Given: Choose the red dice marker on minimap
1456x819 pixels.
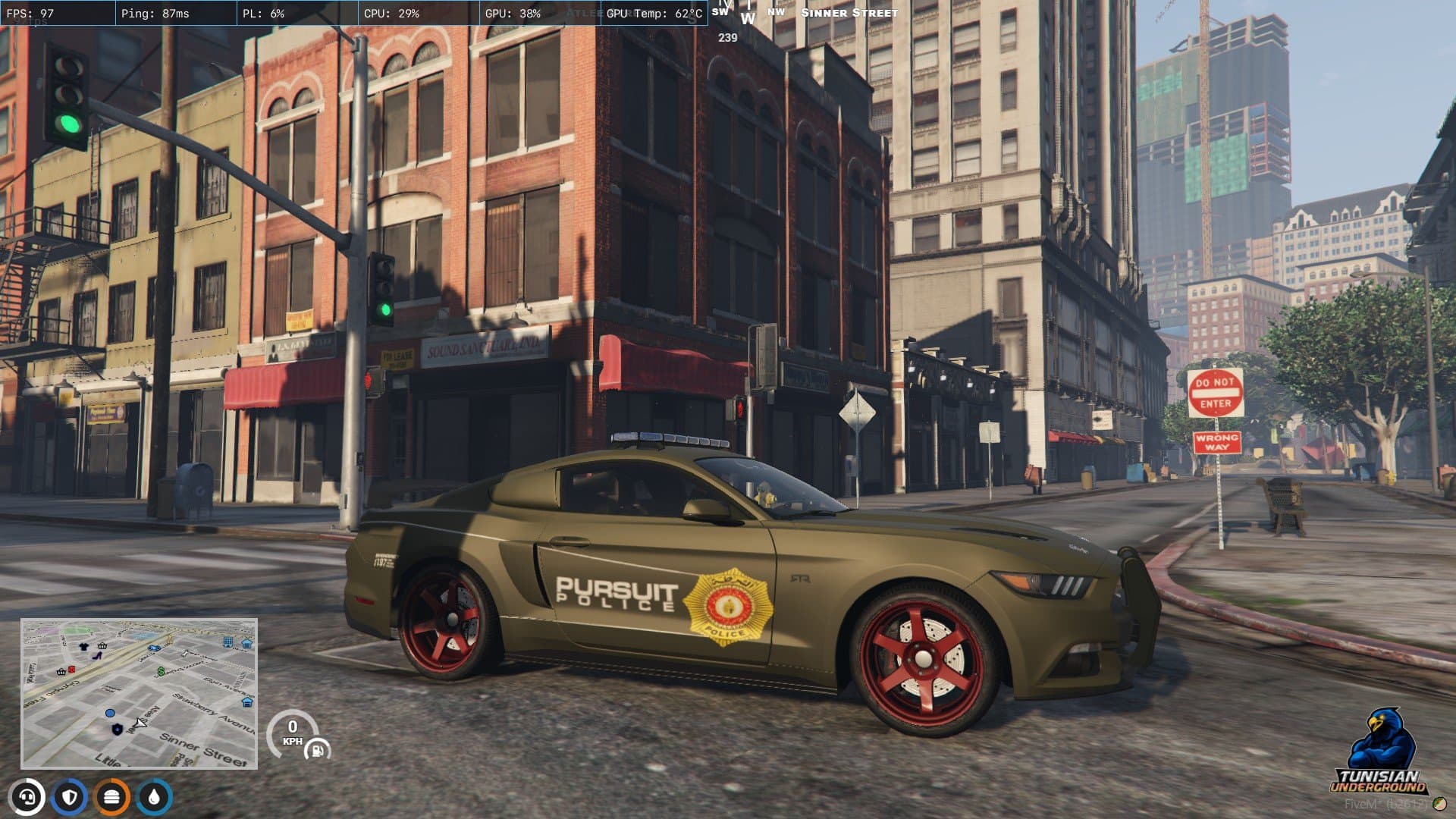Looking at the screenshot, I should pyautogui.click(x=72, y=670).
